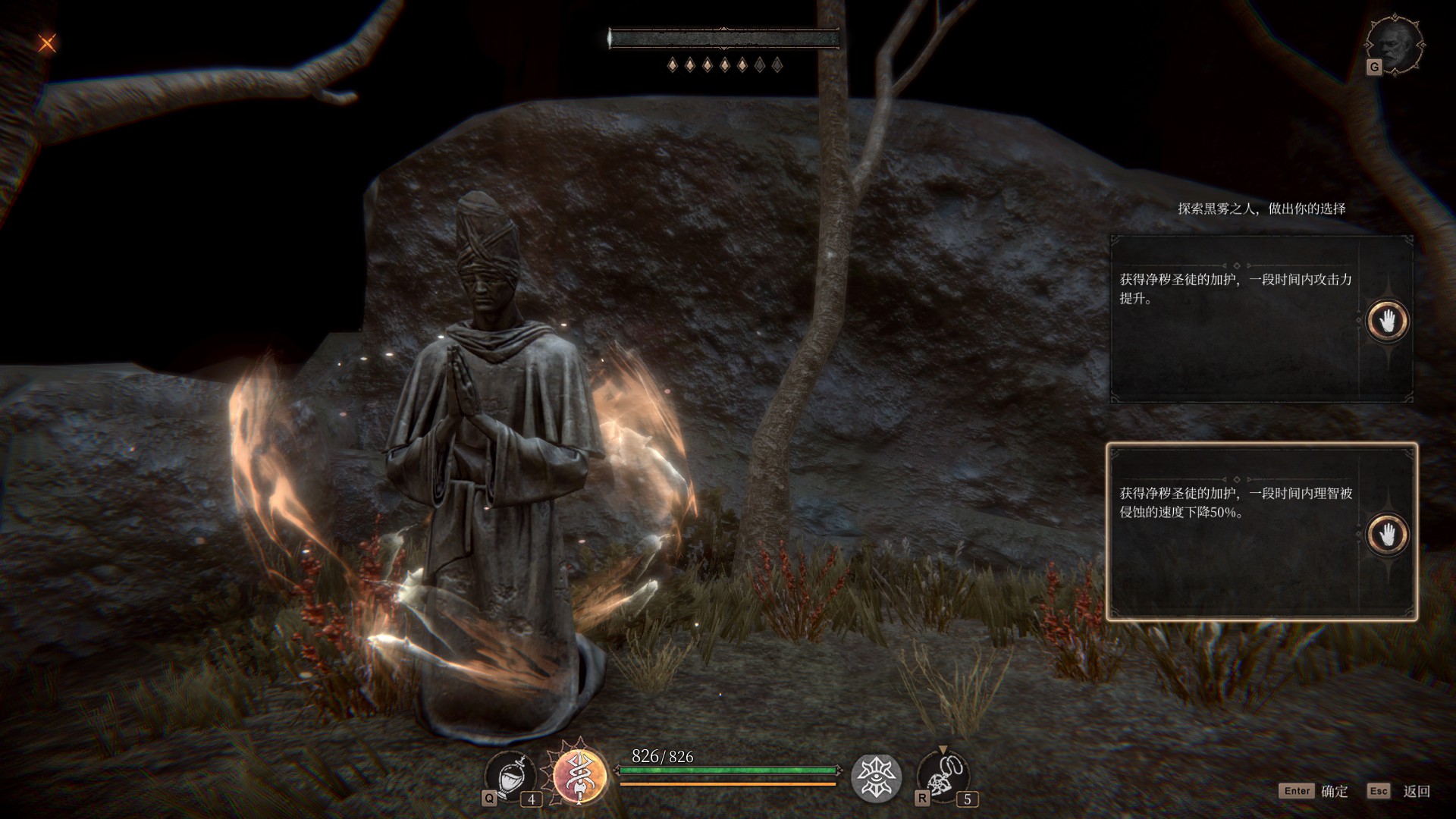The image size is (1456, 819).
Task: Choose the attack power boost blessing
Action: pos(1235,318)
